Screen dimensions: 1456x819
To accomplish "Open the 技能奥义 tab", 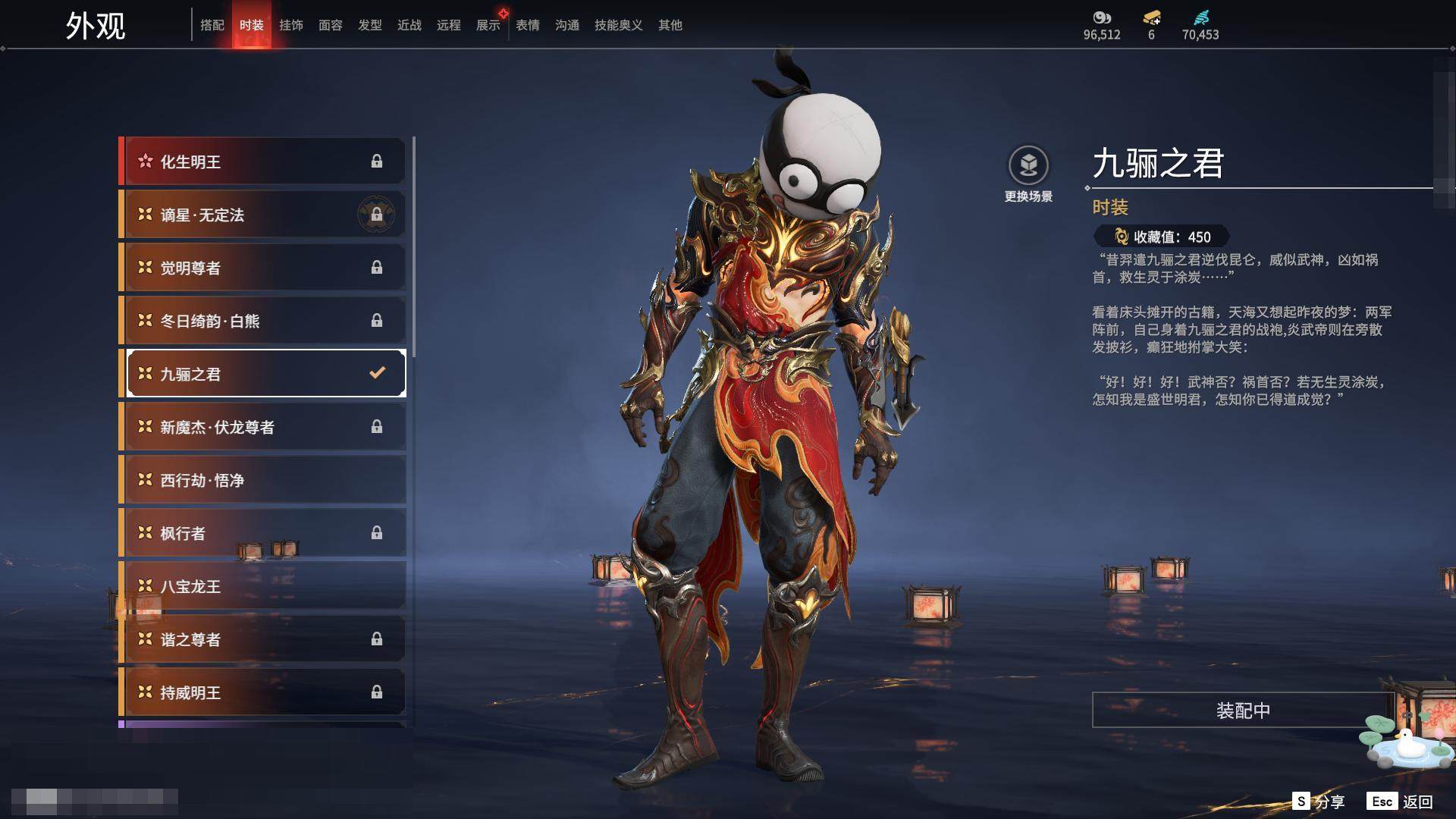I will click(x=619, y=25).
